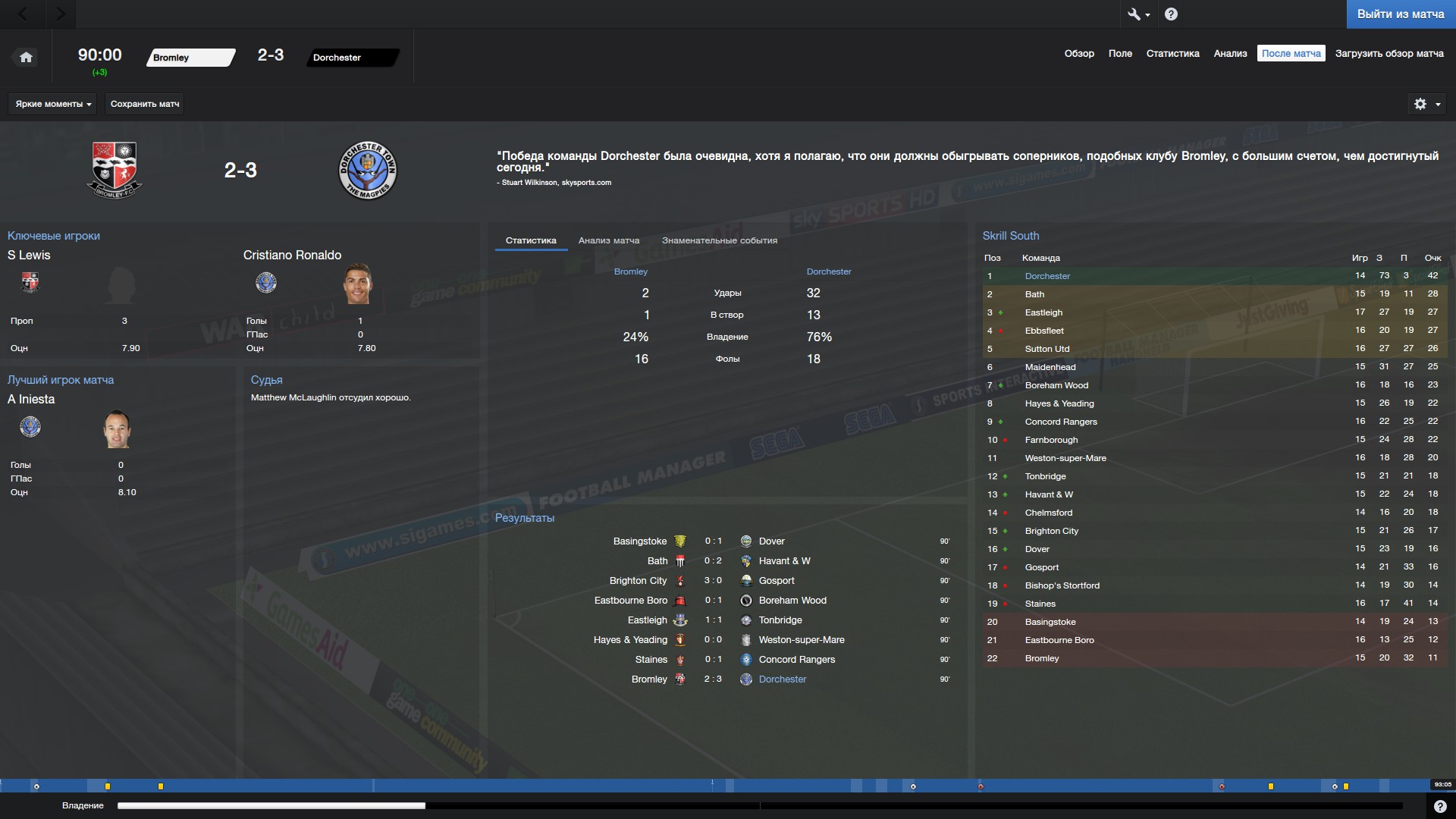Open the wrench tools dropdown
Viewport: 1456px width, 819px height.
[x=1138, y=14]
